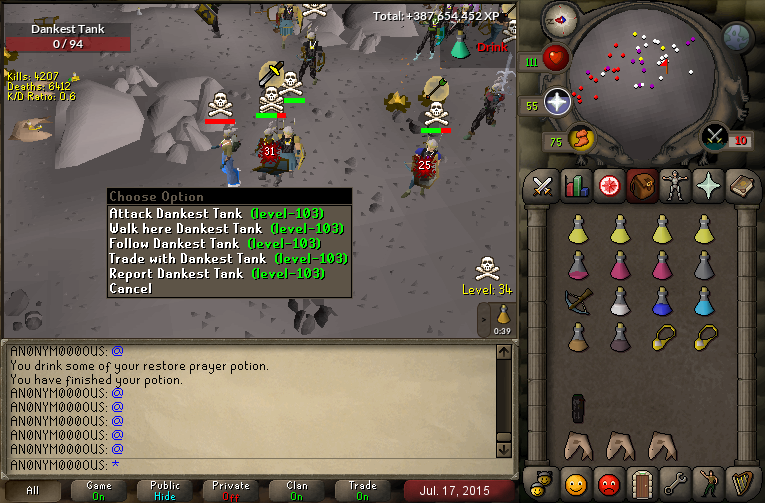
Task: Choose Attack Dankest Tank in the menu
Action: pos(228,213)
